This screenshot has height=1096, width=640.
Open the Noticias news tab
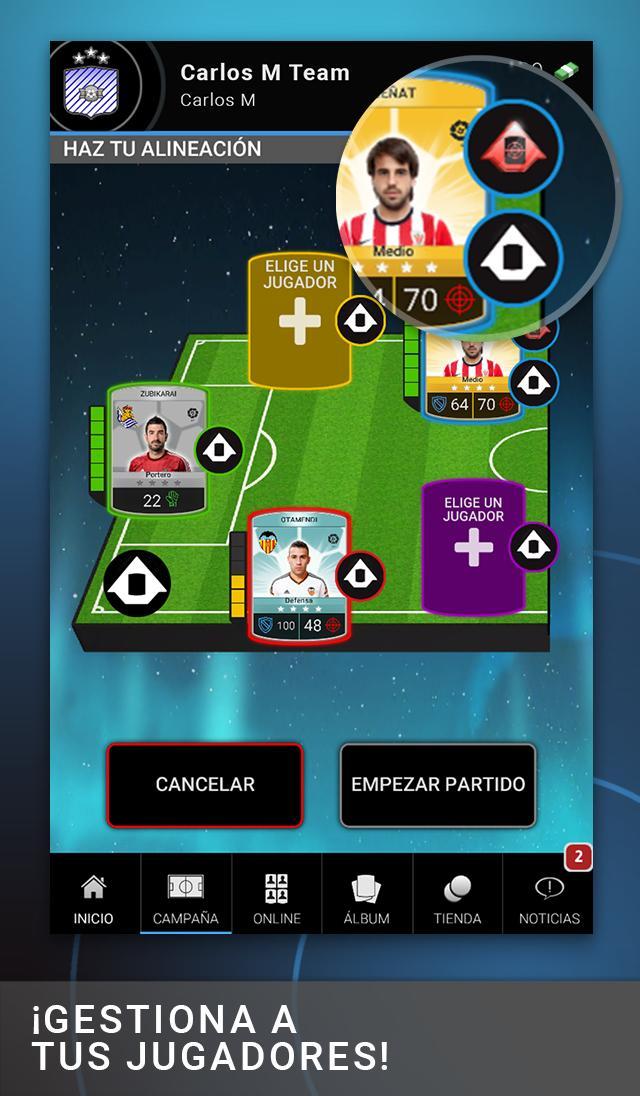coord(549,899)
